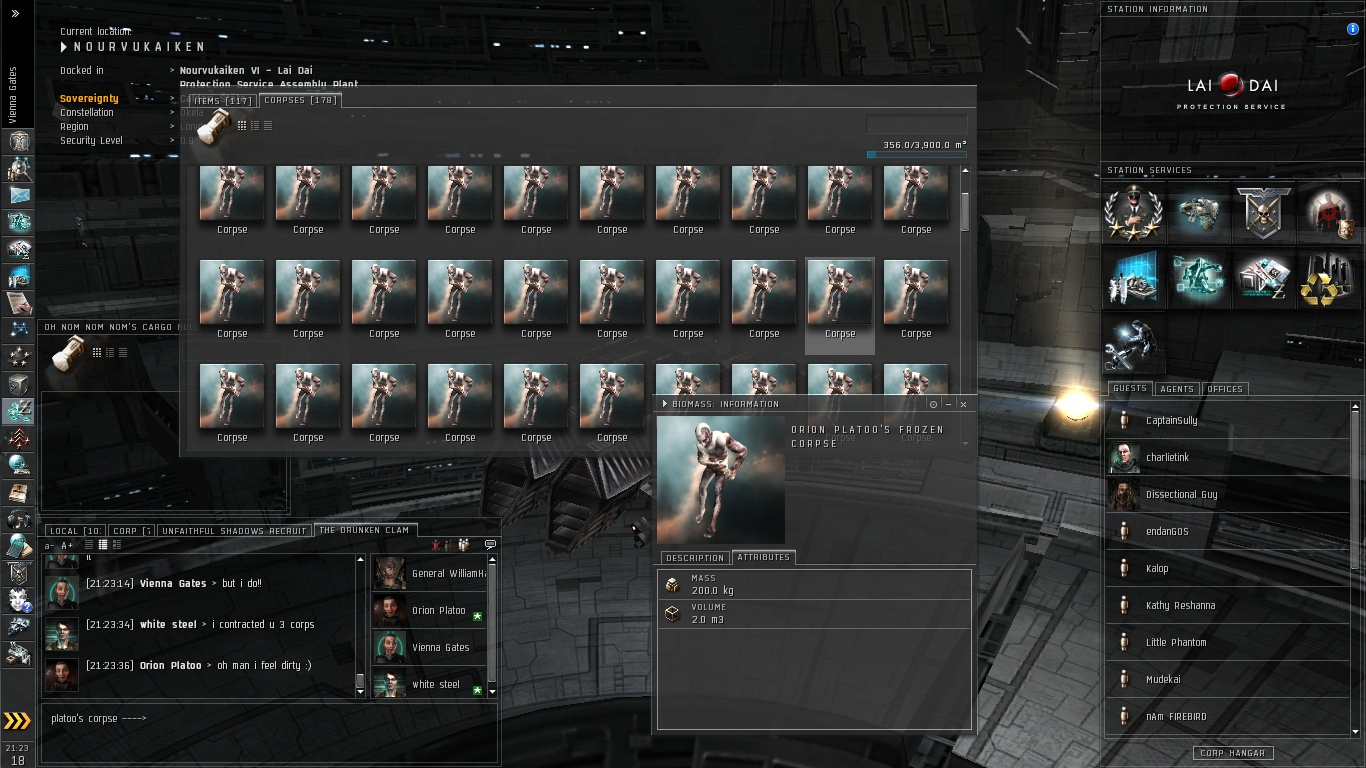Show the Description tab for the corpse
The height and width of the screenshot is (768, 1366).
[694, 558]
